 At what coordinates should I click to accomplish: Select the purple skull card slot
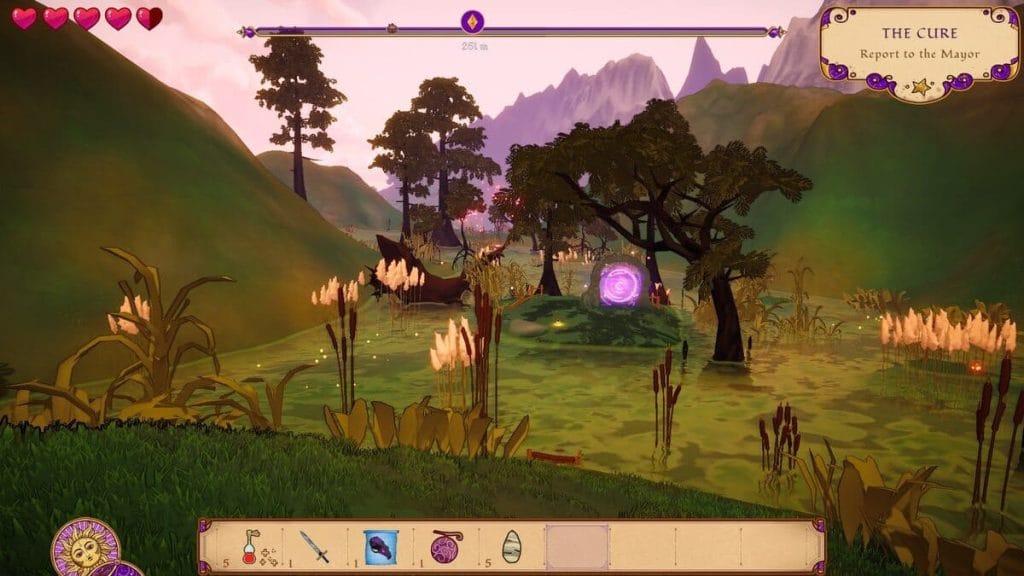point(380,547)
